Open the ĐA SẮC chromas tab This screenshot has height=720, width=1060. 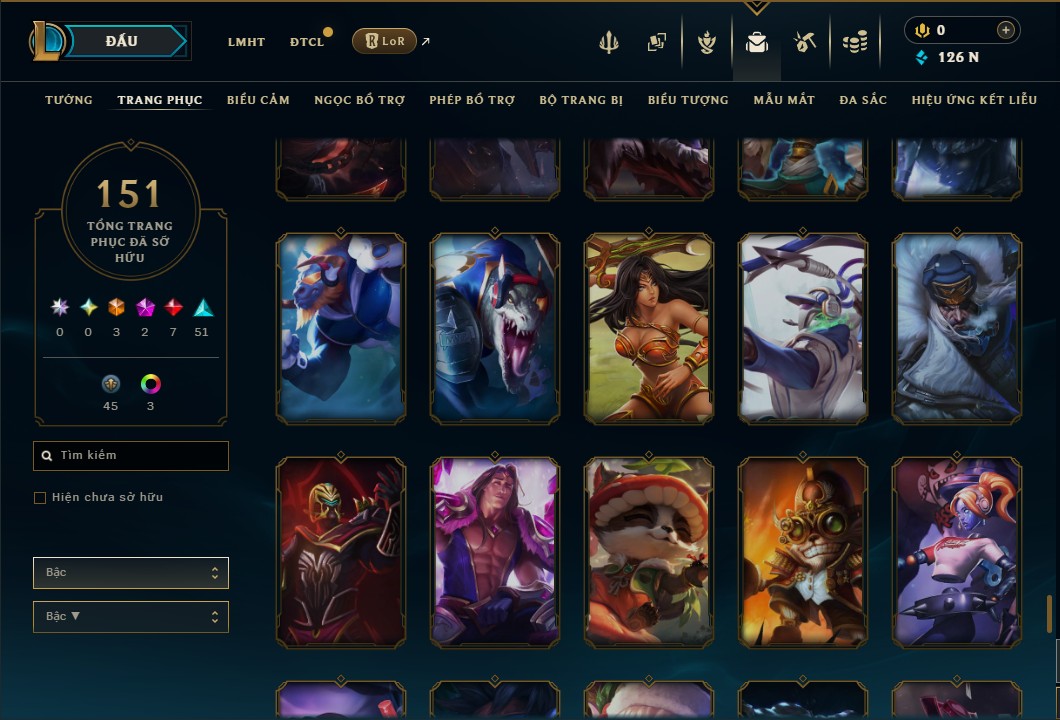[x=863, y=100]
